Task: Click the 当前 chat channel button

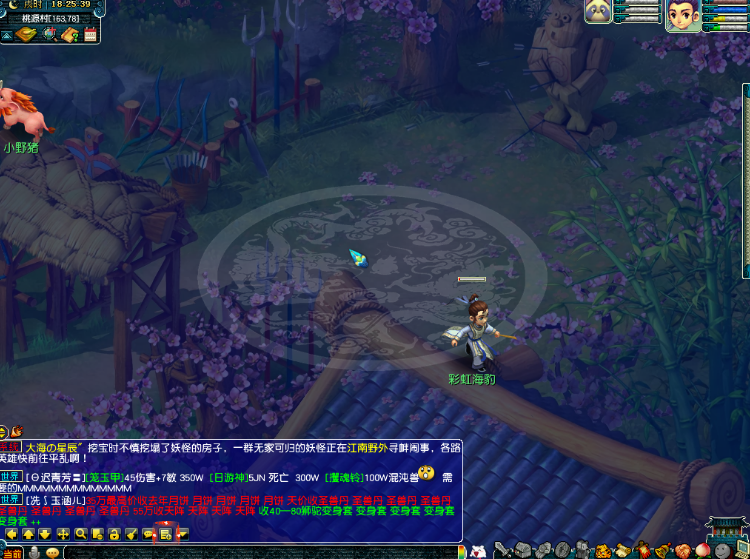Action: tap(10, 553)
